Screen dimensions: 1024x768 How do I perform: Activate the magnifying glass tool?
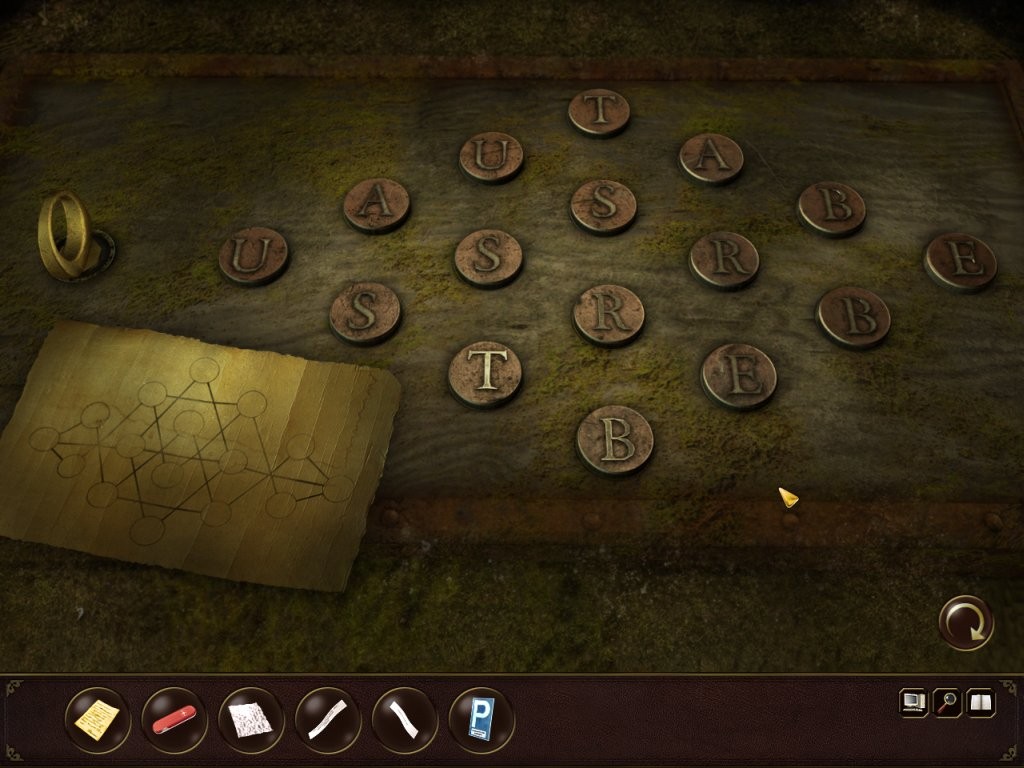click(947, 703)
